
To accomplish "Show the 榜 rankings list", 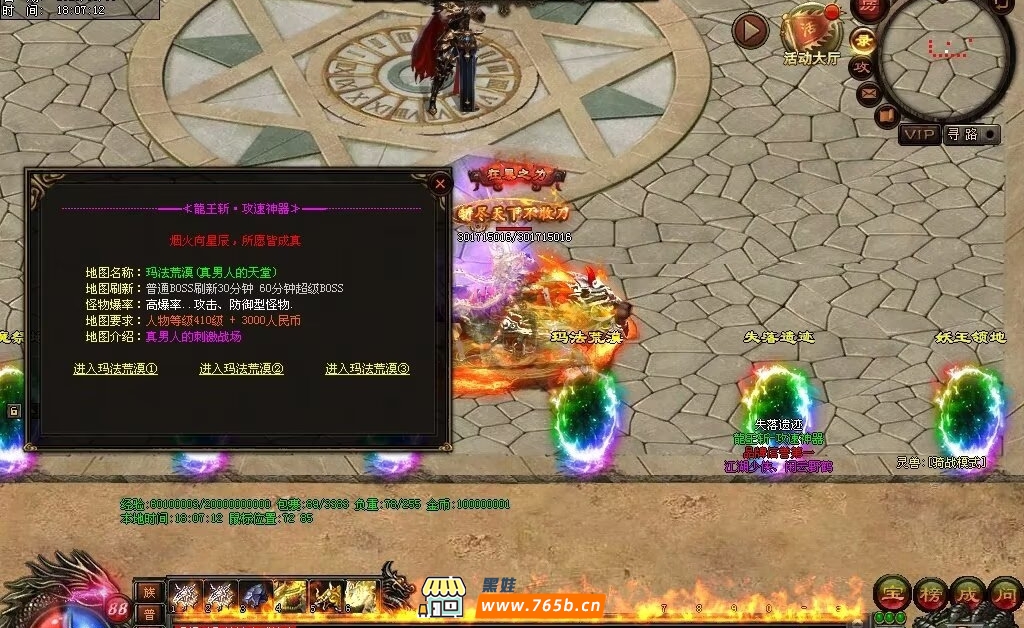I will 929,592.
